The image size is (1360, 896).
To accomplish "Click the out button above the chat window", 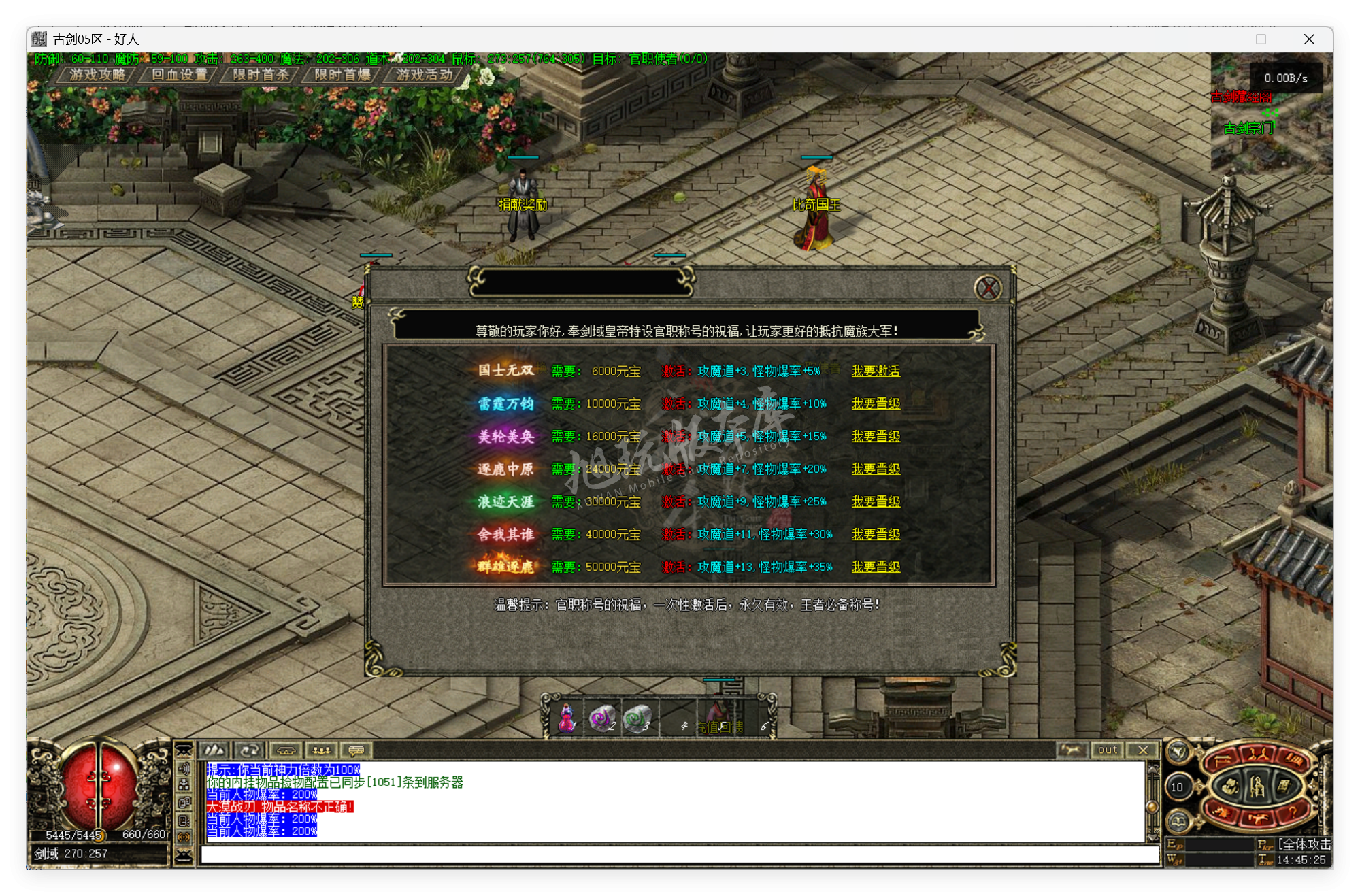I will pos(1108,750).
